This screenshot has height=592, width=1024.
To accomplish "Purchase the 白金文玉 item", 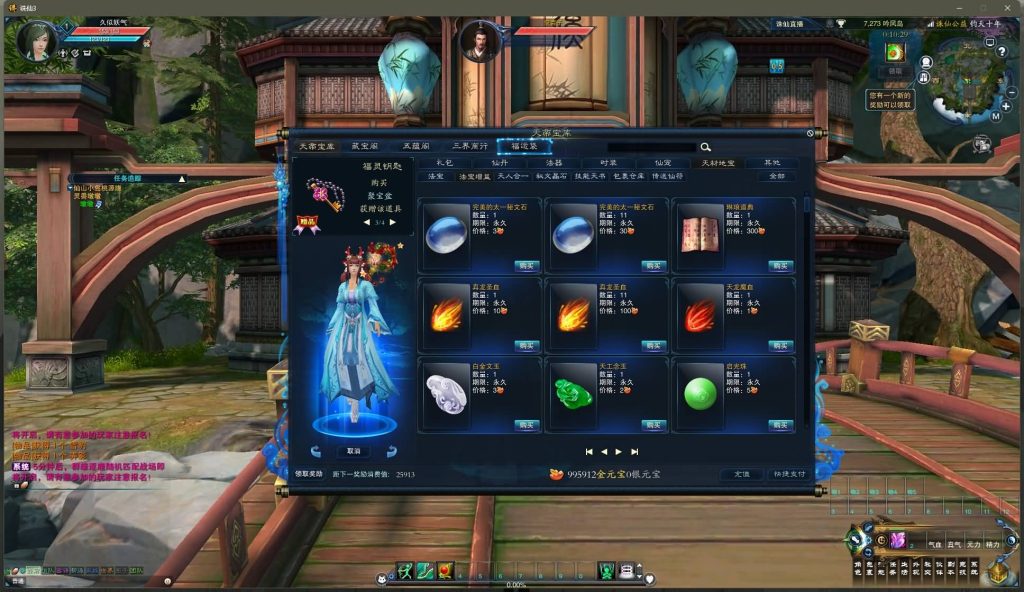I will [x=526, y=425].
